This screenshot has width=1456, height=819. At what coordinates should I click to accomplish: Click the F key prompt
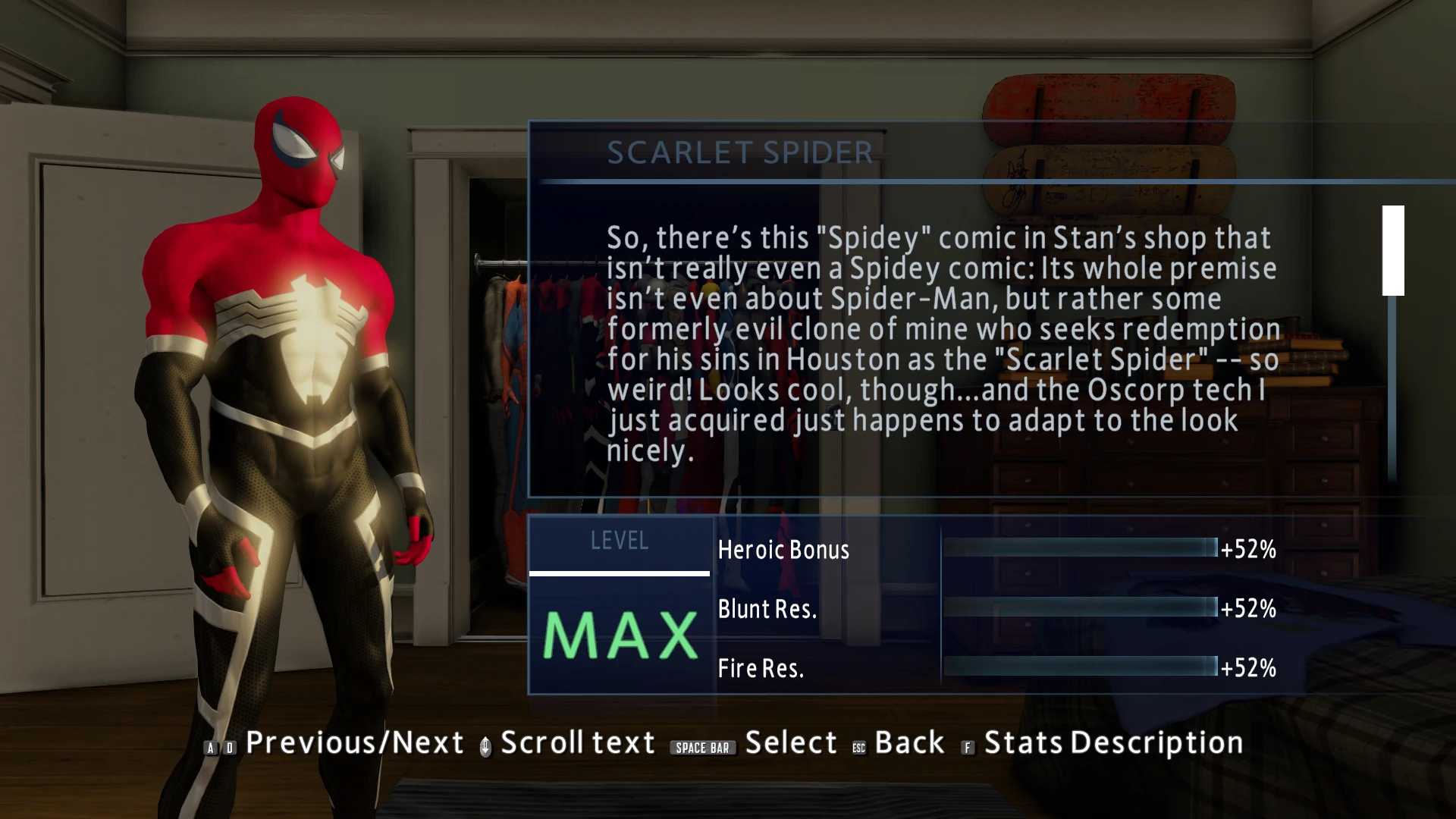pyautogui.click(x=967, y=747)
